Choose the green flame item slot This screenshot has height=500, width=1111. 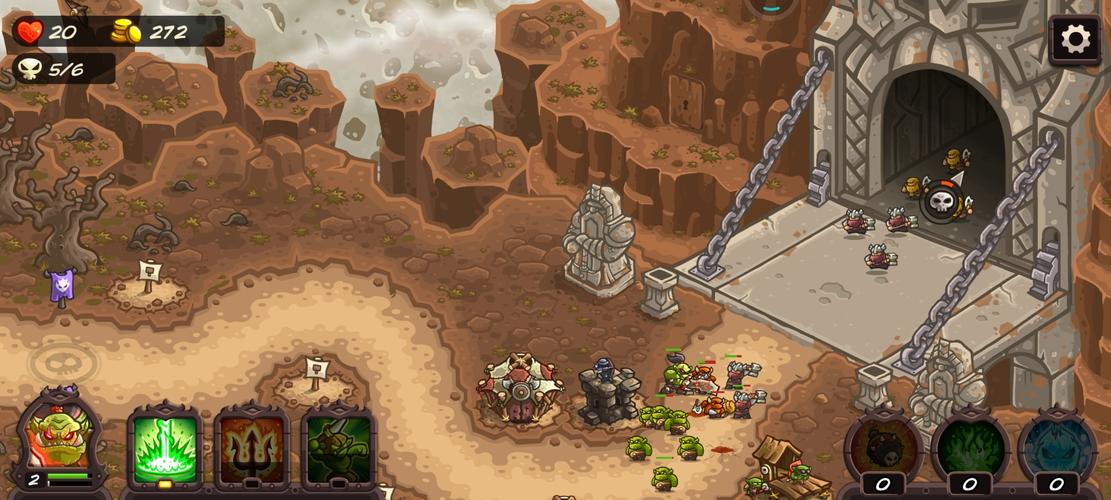[x=970, y=448]
